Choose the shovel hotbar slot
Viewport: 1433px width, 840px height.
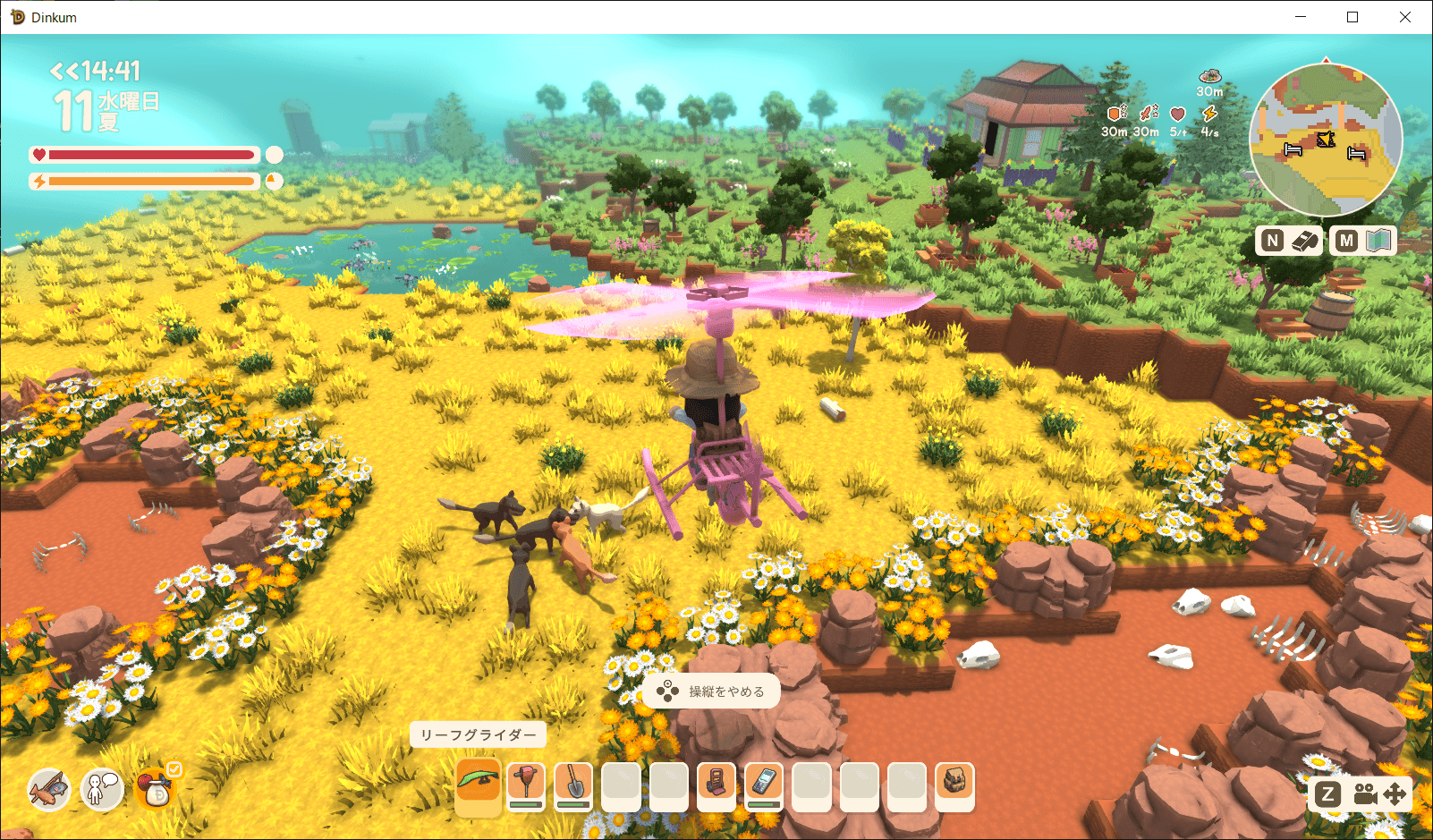click(573, 785)
